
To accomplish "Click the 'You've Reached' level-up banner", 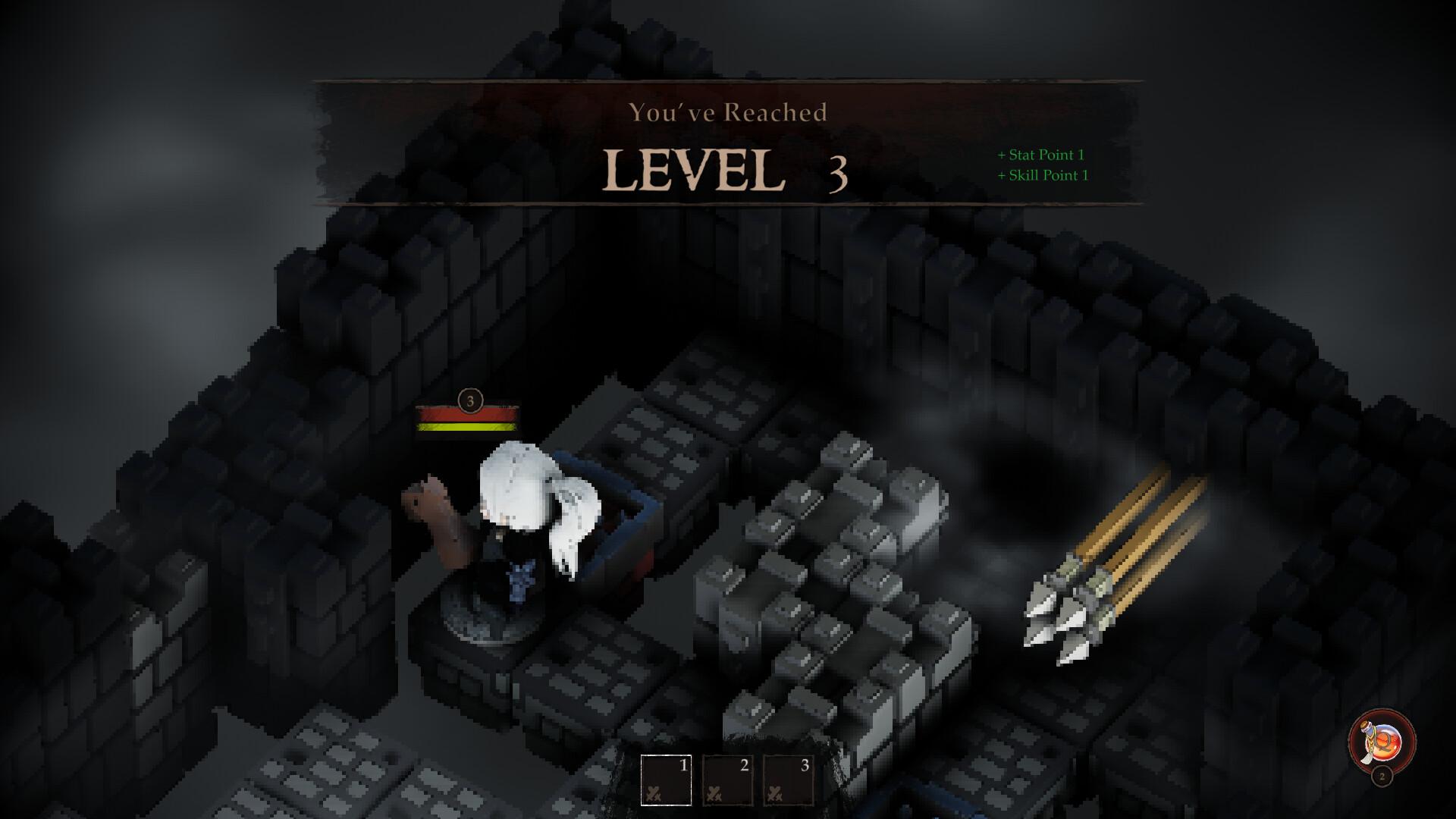I will (x=728, y=111).
